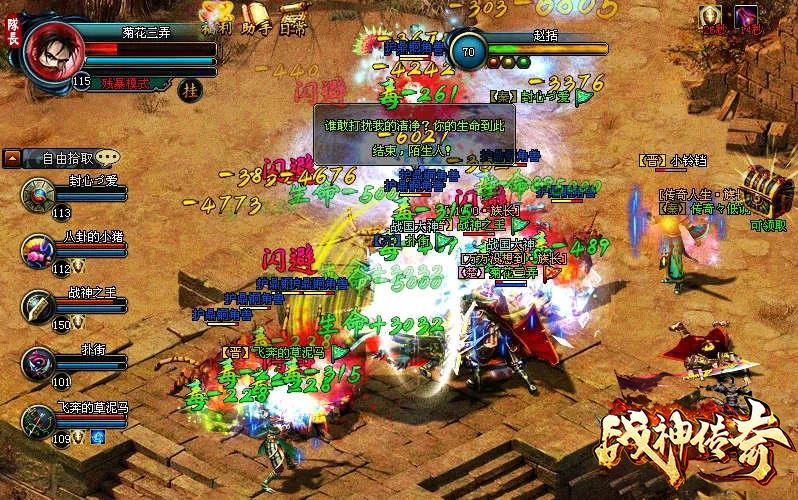798x500 pixels.
Task: Select teammate 八卦的小猪 portrait
Action: [x=39, y=249]
